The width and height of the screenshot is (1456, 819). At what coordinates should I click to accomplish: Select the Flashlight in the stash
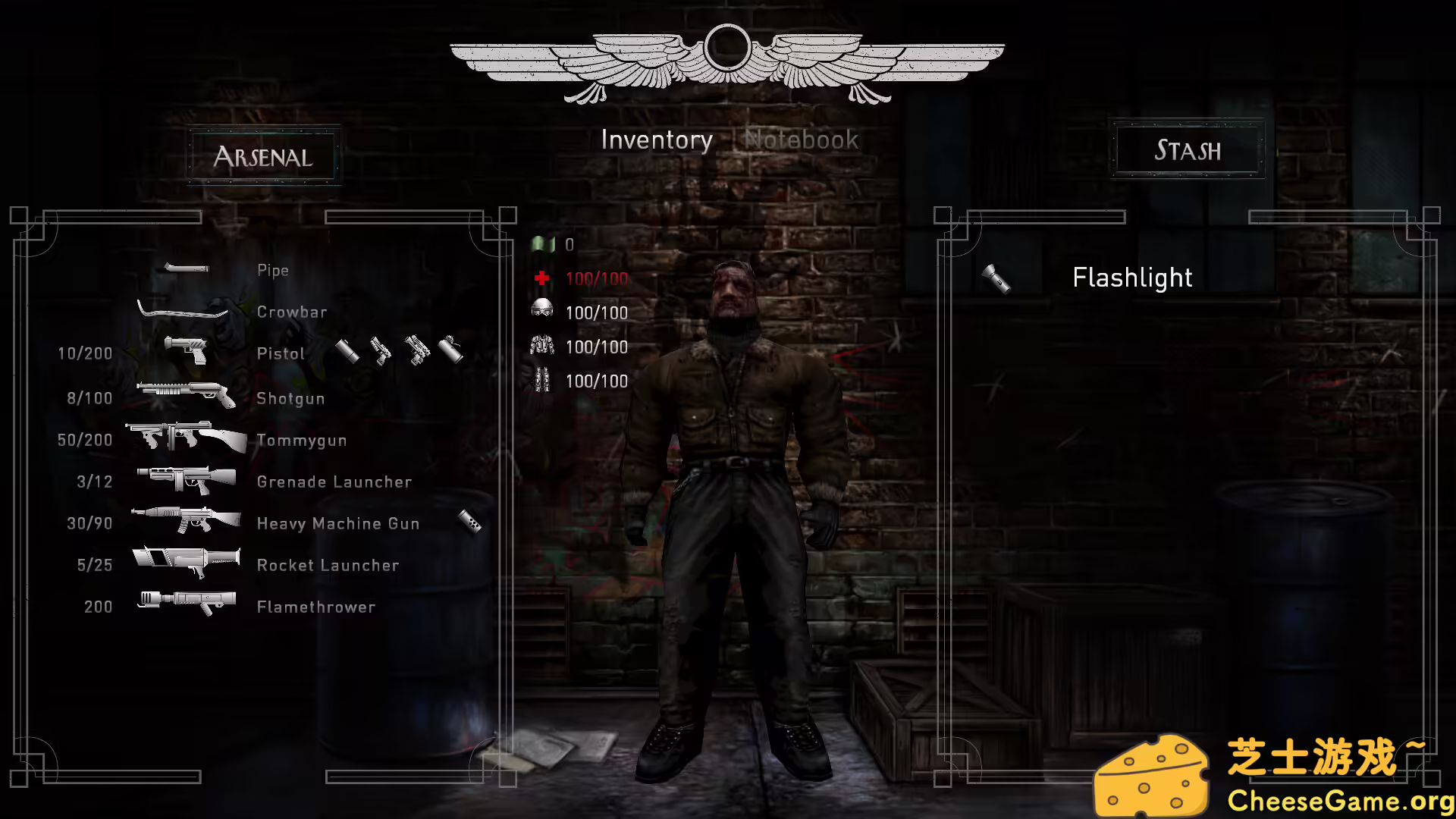(x=1131, y=278)
